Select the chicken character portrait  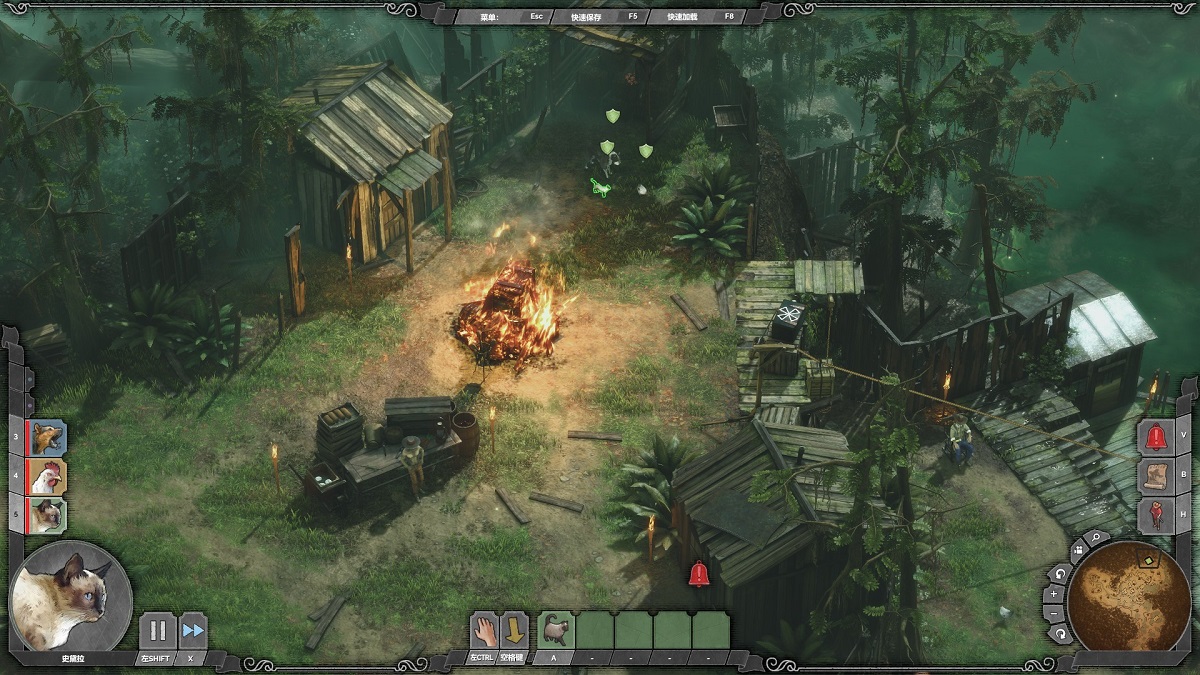(x=46, y=476)
